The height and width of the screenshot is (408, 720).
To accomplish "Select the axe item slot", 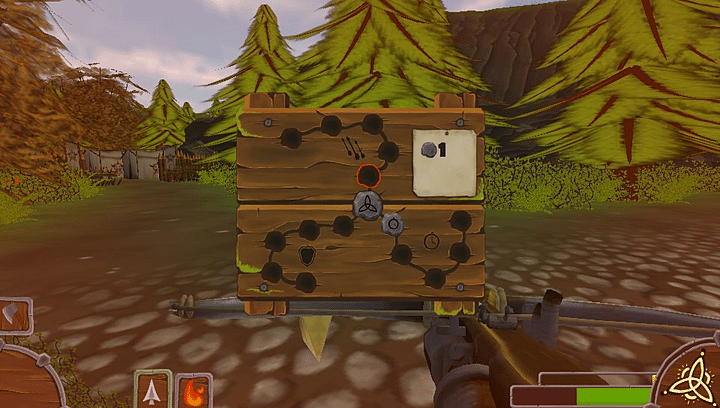I will (x=15, y=315).
